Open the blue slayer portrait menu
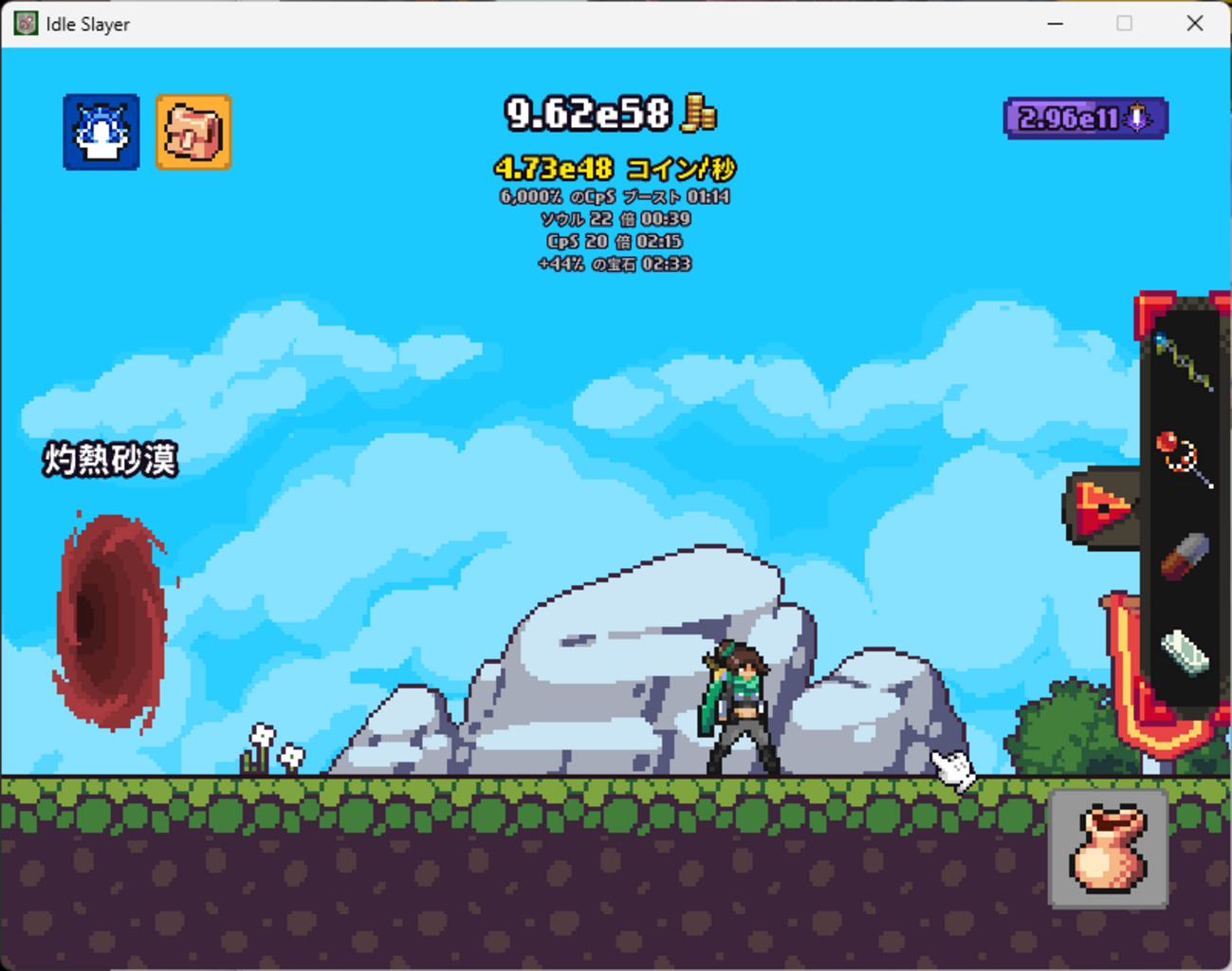The image size is (1232, 971). point(101,133)
